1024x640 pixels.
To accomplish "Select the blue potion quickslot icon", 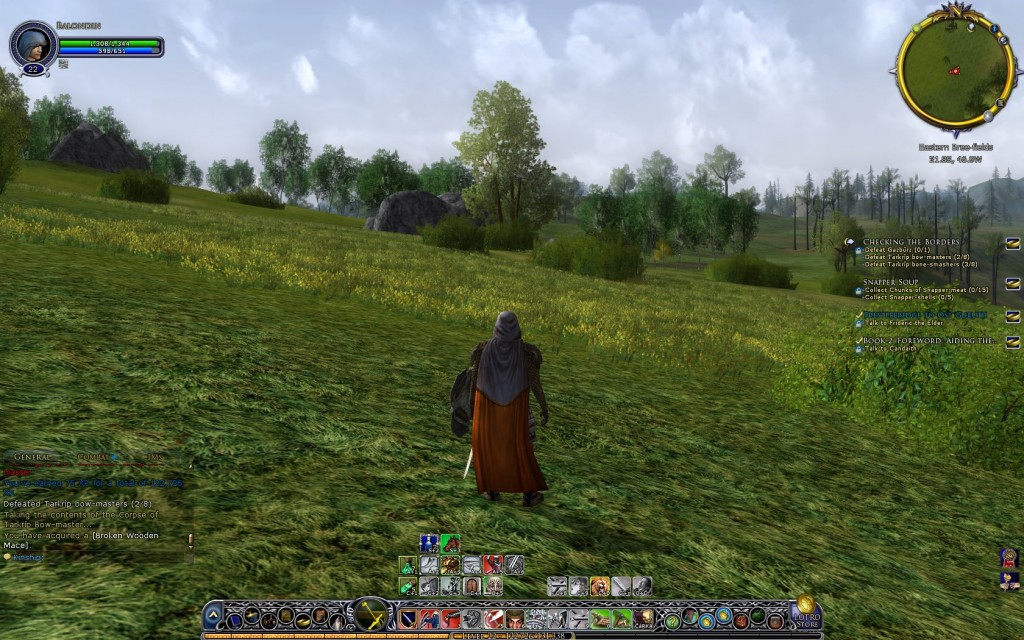I will coord(428,544).
